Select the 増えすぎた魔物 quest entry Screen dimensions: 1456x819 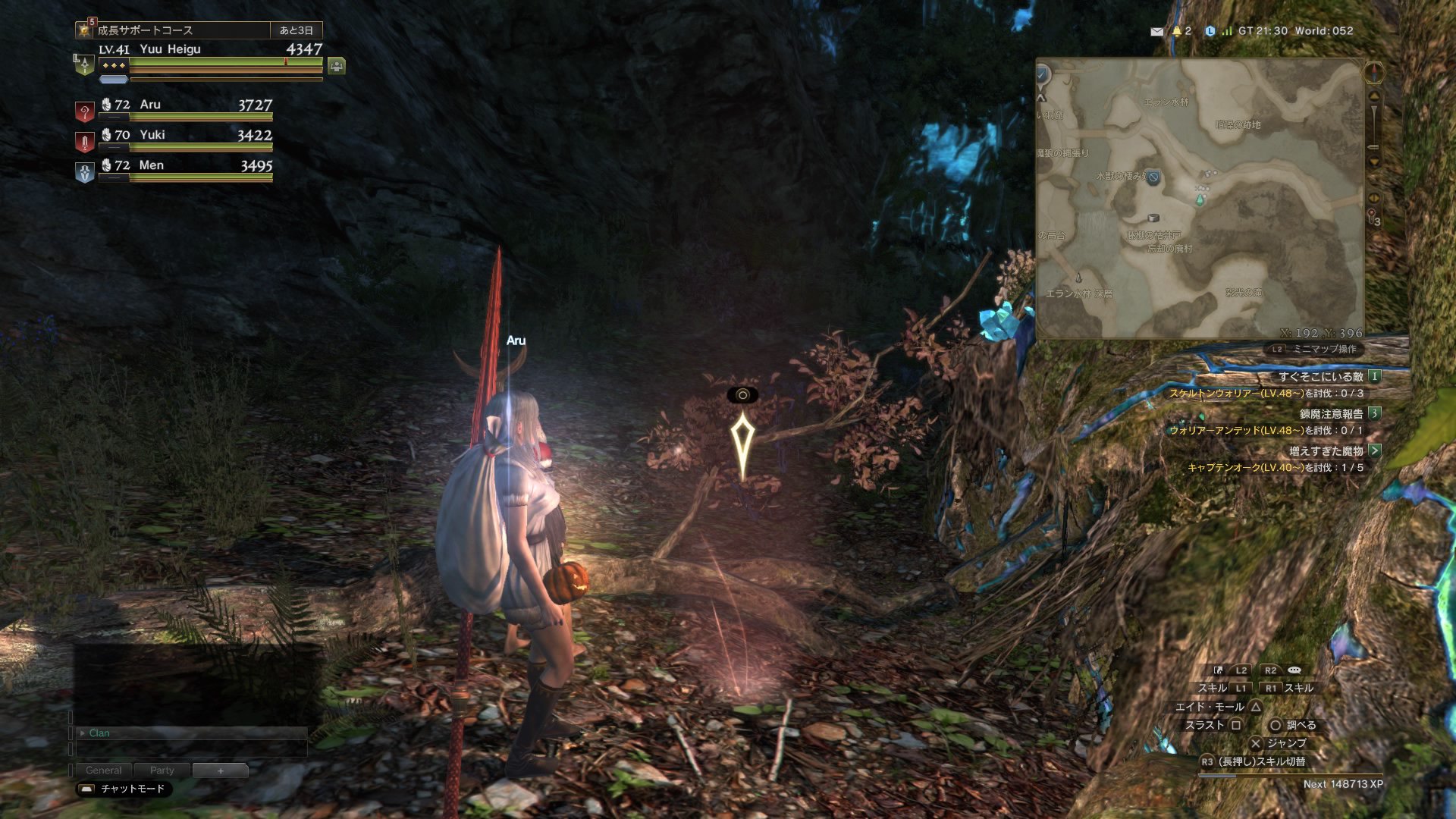[x=1326, y=451]
